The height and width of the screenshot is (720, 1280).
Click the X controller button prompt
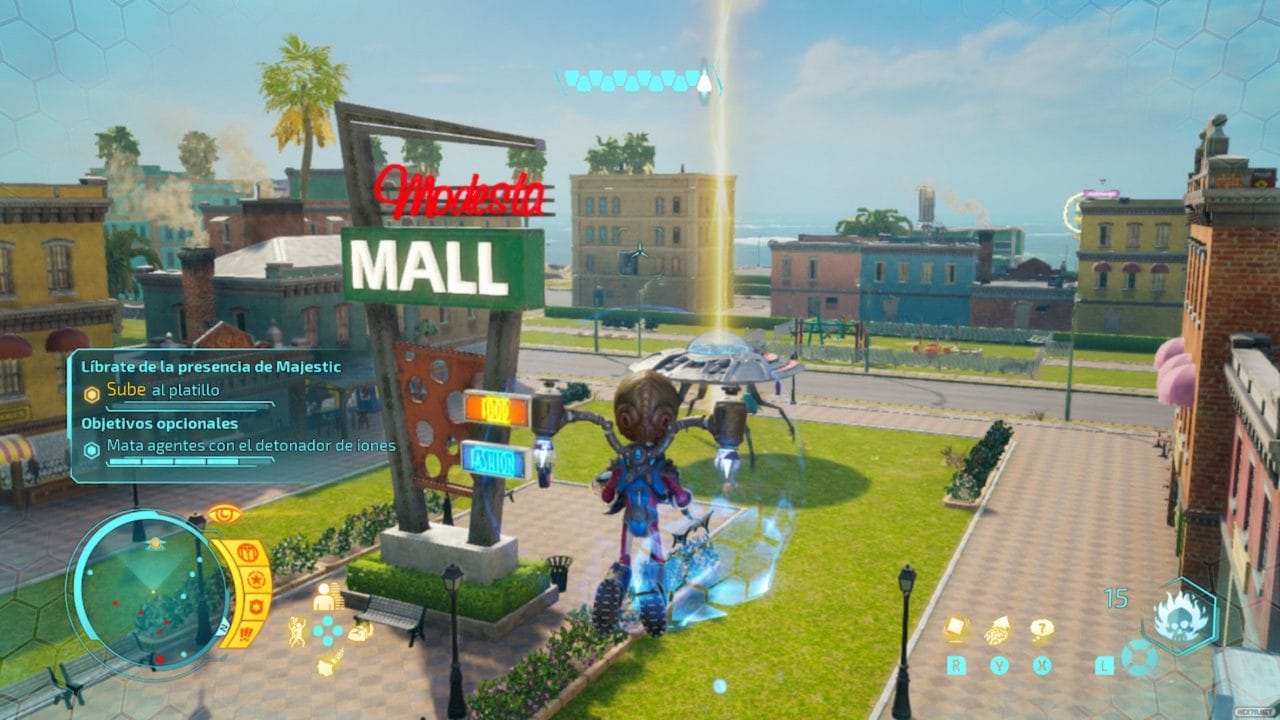tap(1041, 663)
